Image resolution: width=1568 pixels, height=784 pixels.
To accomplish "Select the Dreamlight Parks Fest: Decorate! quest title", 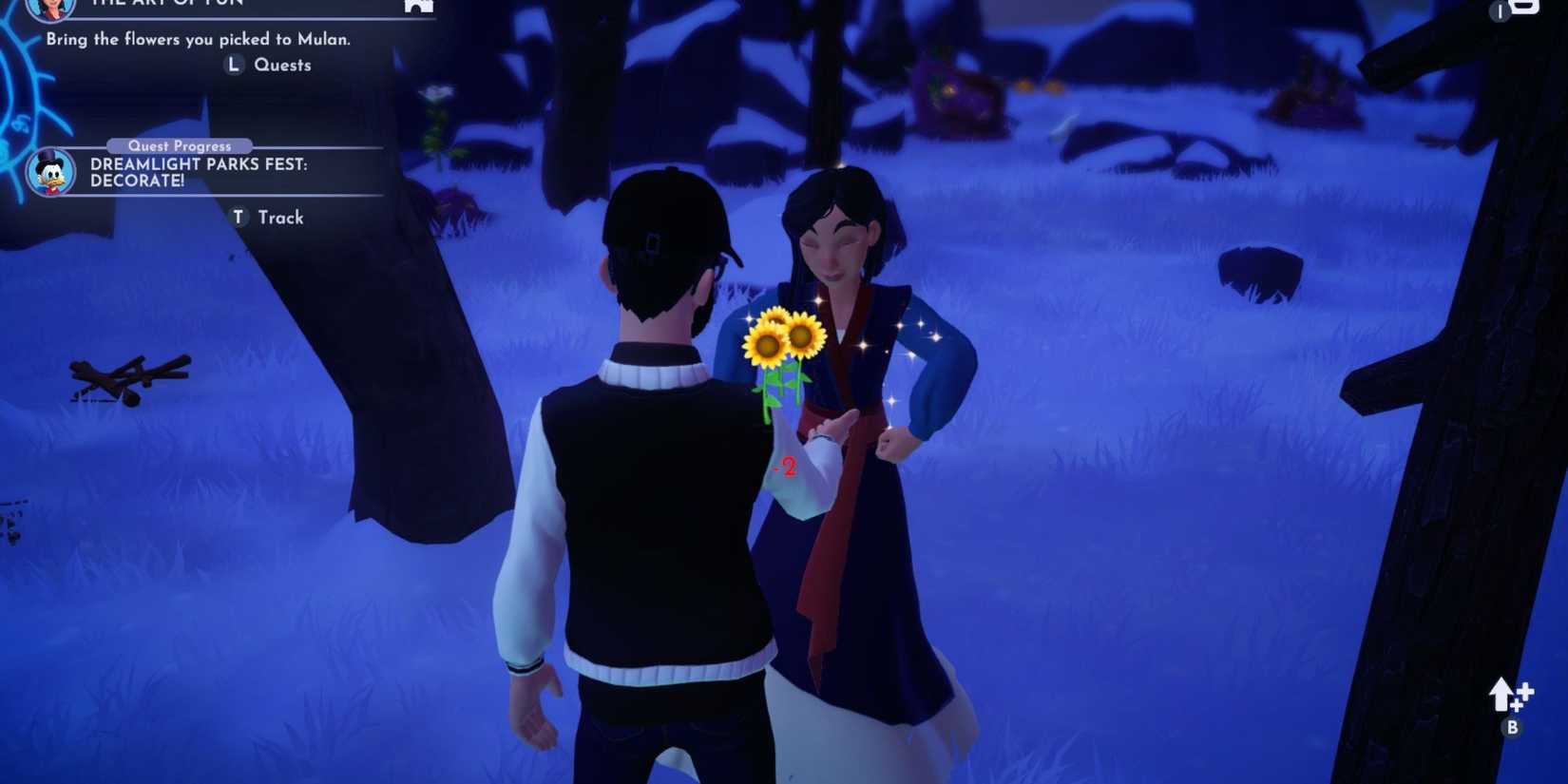I will click(x=200, y=174).
